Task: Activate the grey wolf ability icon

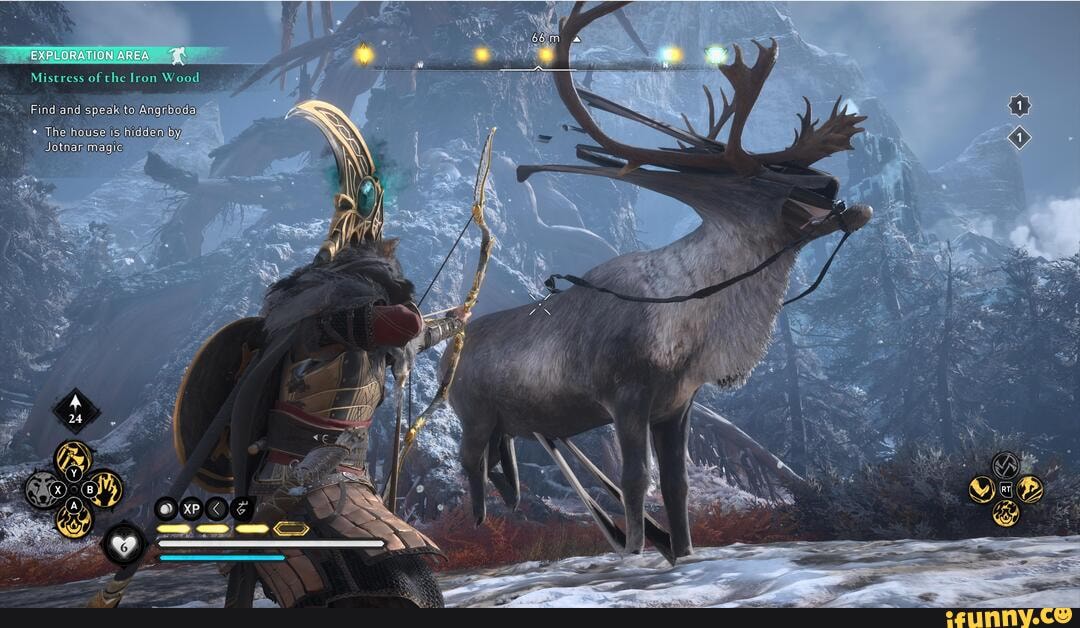Action: pyautogui.click(x=43, y=489)
